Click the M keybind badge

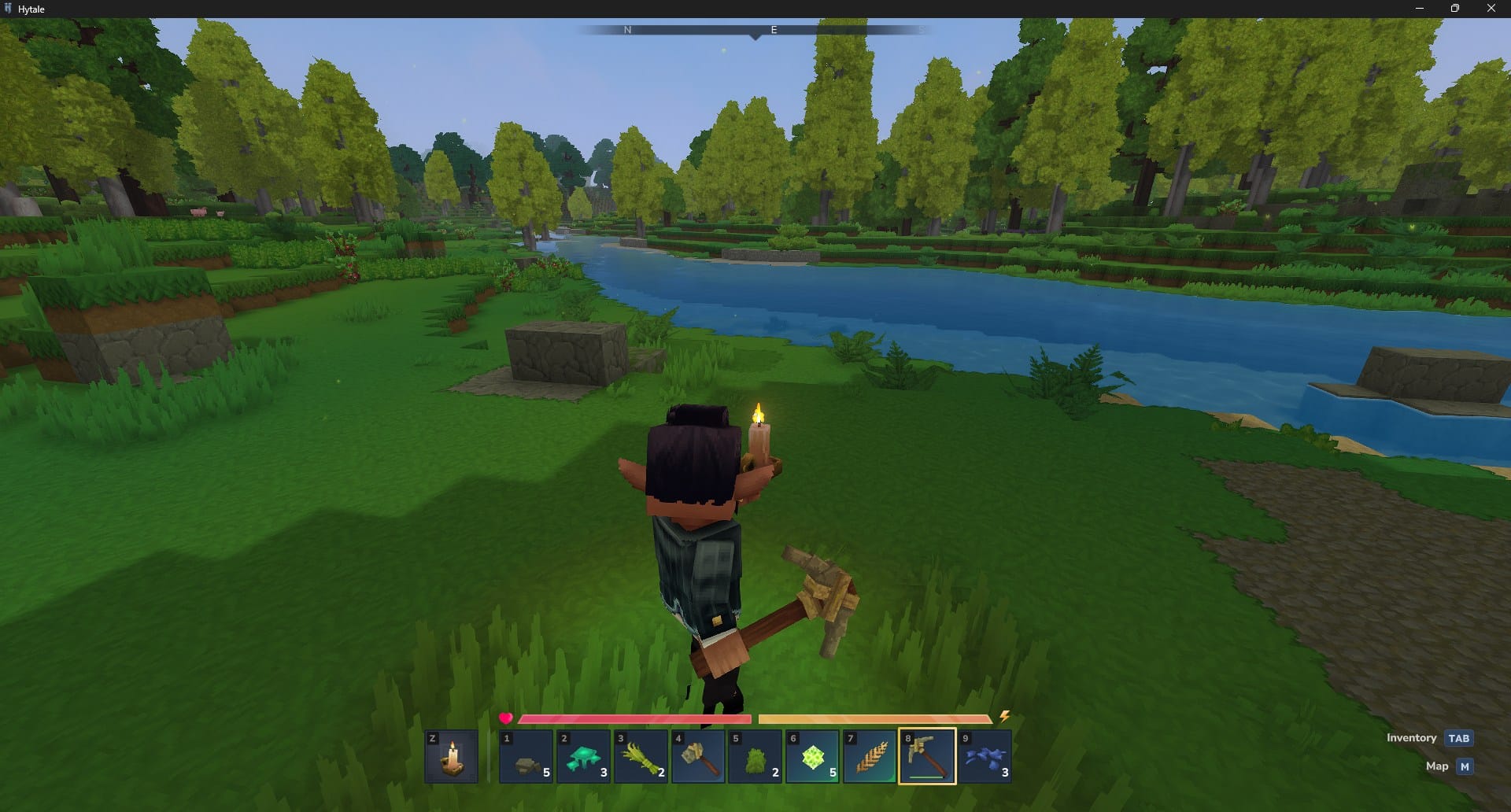click(x=1465, y=766)
